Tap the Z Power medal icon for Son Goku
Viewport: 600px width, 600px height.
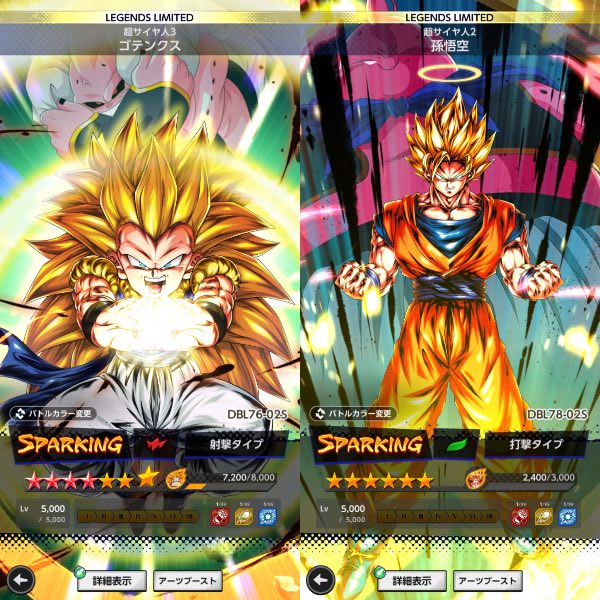click(x=476, y=479)
